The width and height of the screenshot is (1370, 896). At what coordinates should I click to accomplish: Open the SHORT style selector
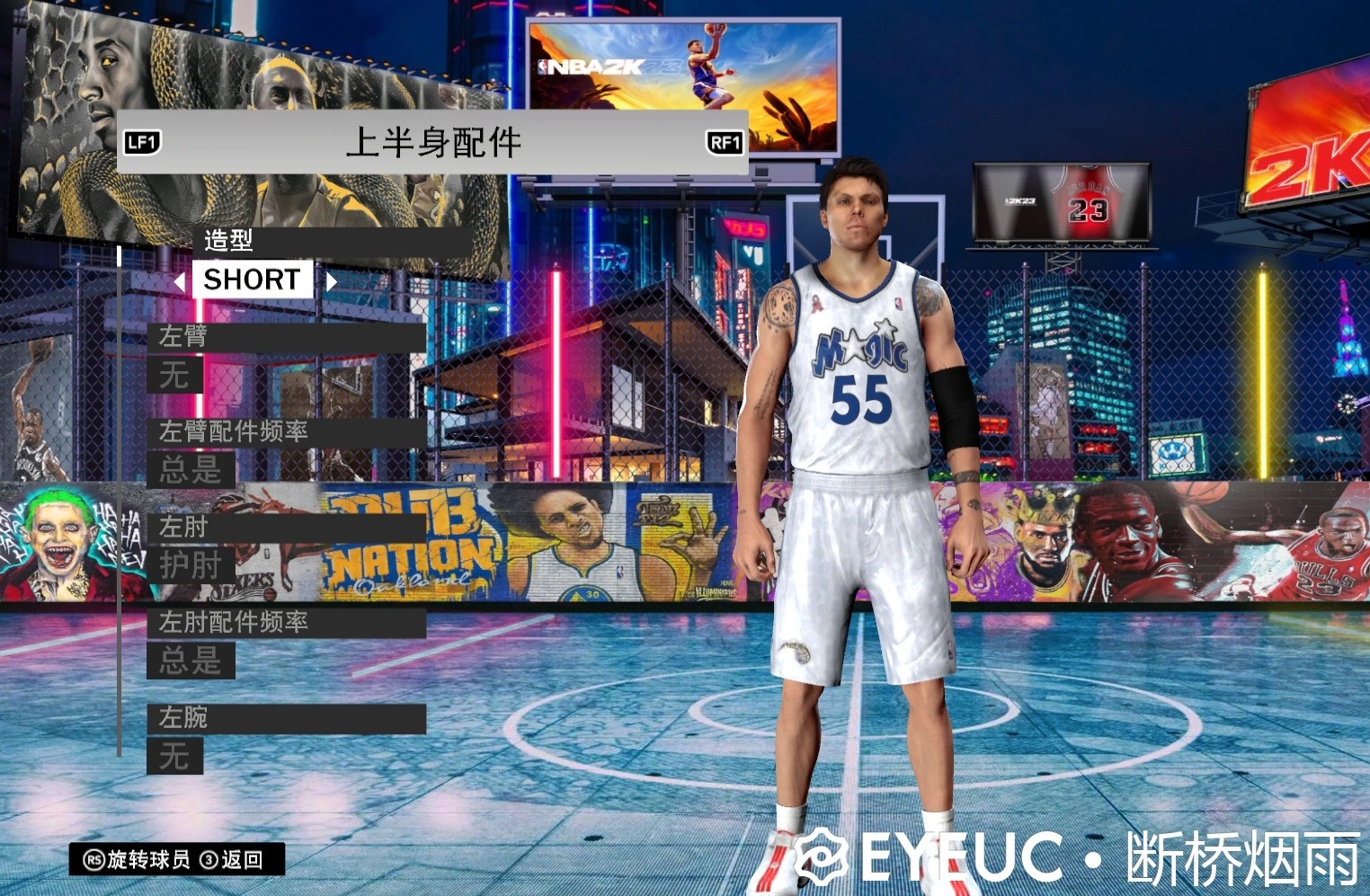click(253, 279)
